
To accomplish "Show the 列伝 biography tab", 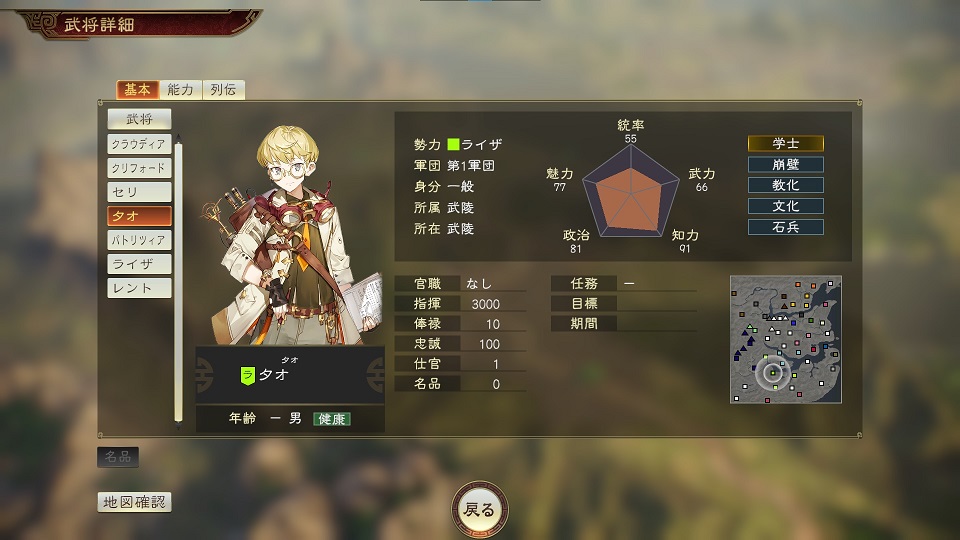I will (224, 90).
